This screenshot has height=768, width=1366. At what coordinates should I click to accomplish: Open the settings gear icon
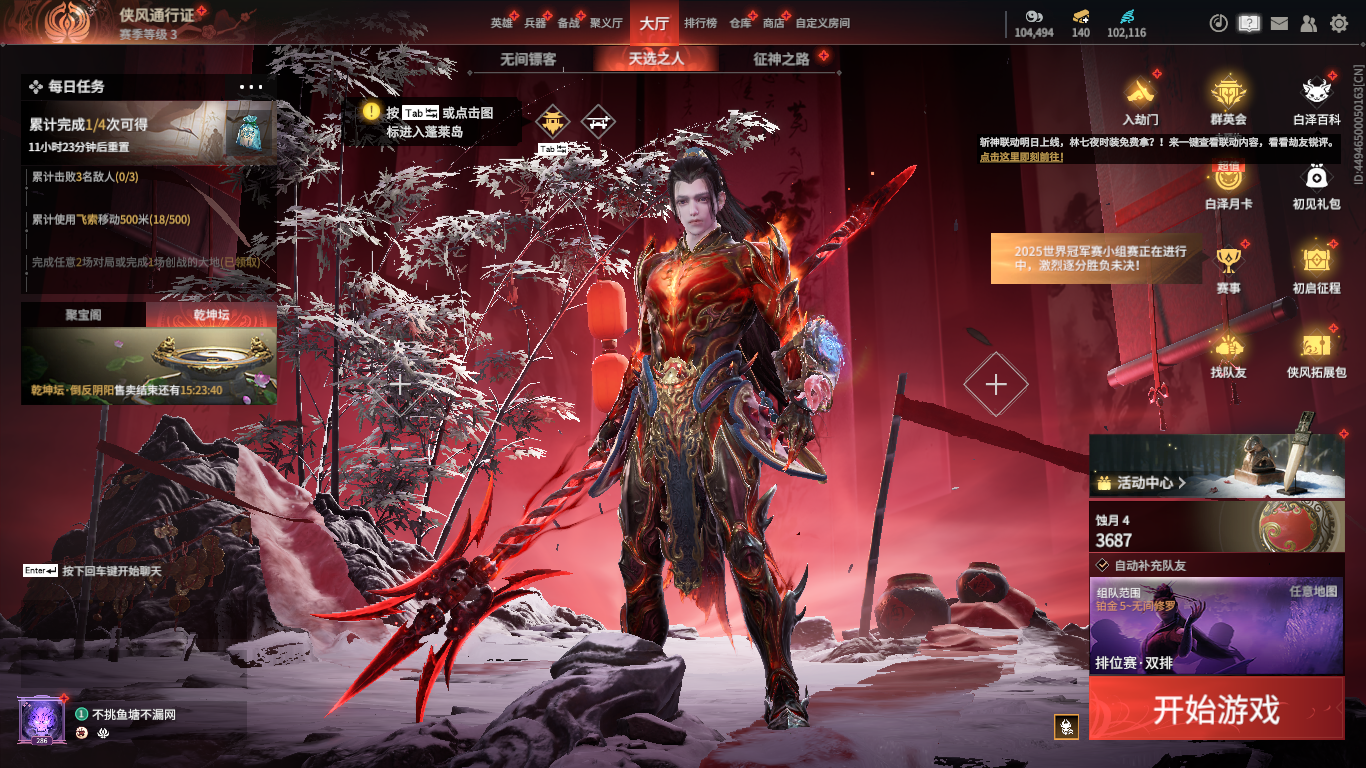click(x=1339, y=23)
